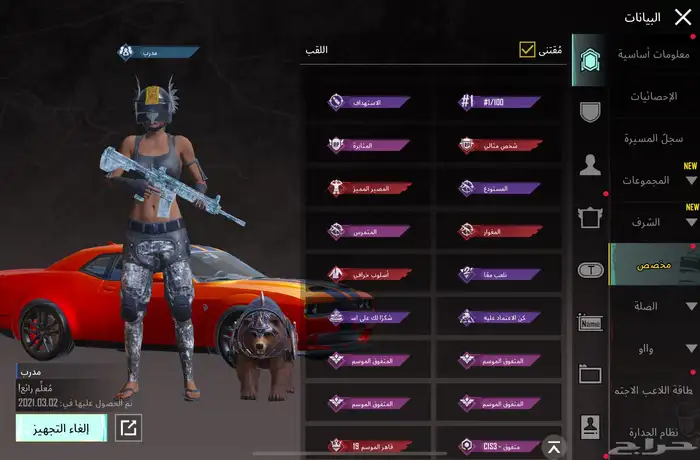
Task: Select the الاستهداف title
Action: pyautogui.click(x=369, y=102)
